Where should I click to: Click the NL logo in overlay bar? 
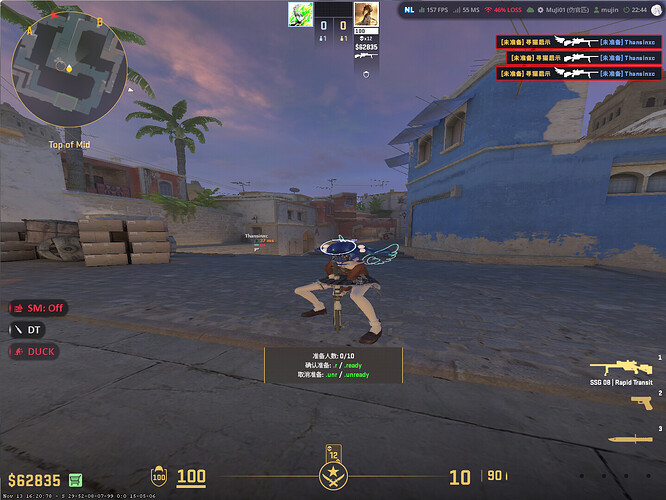click(410, 11)
